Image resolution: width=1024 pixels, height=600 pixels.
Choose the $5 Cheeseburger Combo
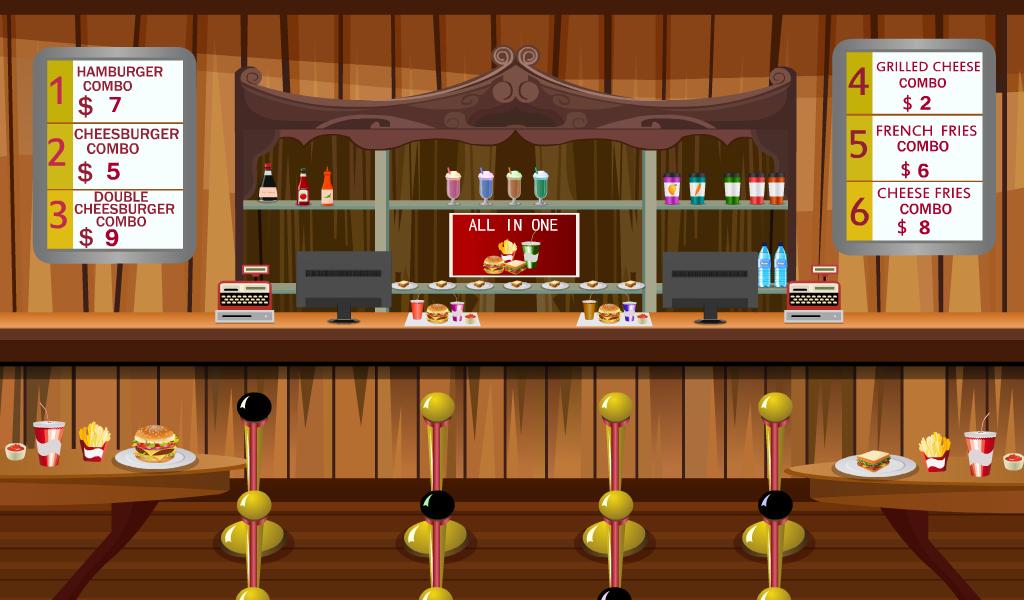point(116,155)
